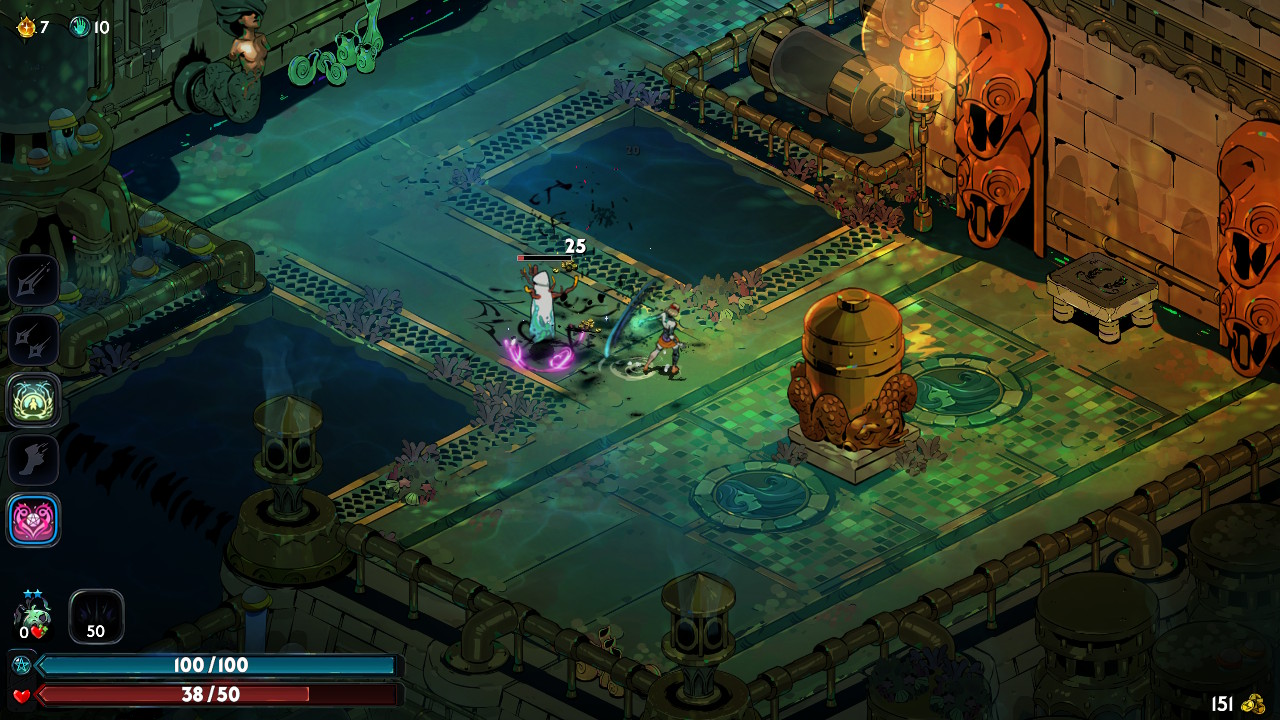The height and width of the screenshot is (720, 1280).
Task: Select the empty Special boon slot
Action: 33,340
